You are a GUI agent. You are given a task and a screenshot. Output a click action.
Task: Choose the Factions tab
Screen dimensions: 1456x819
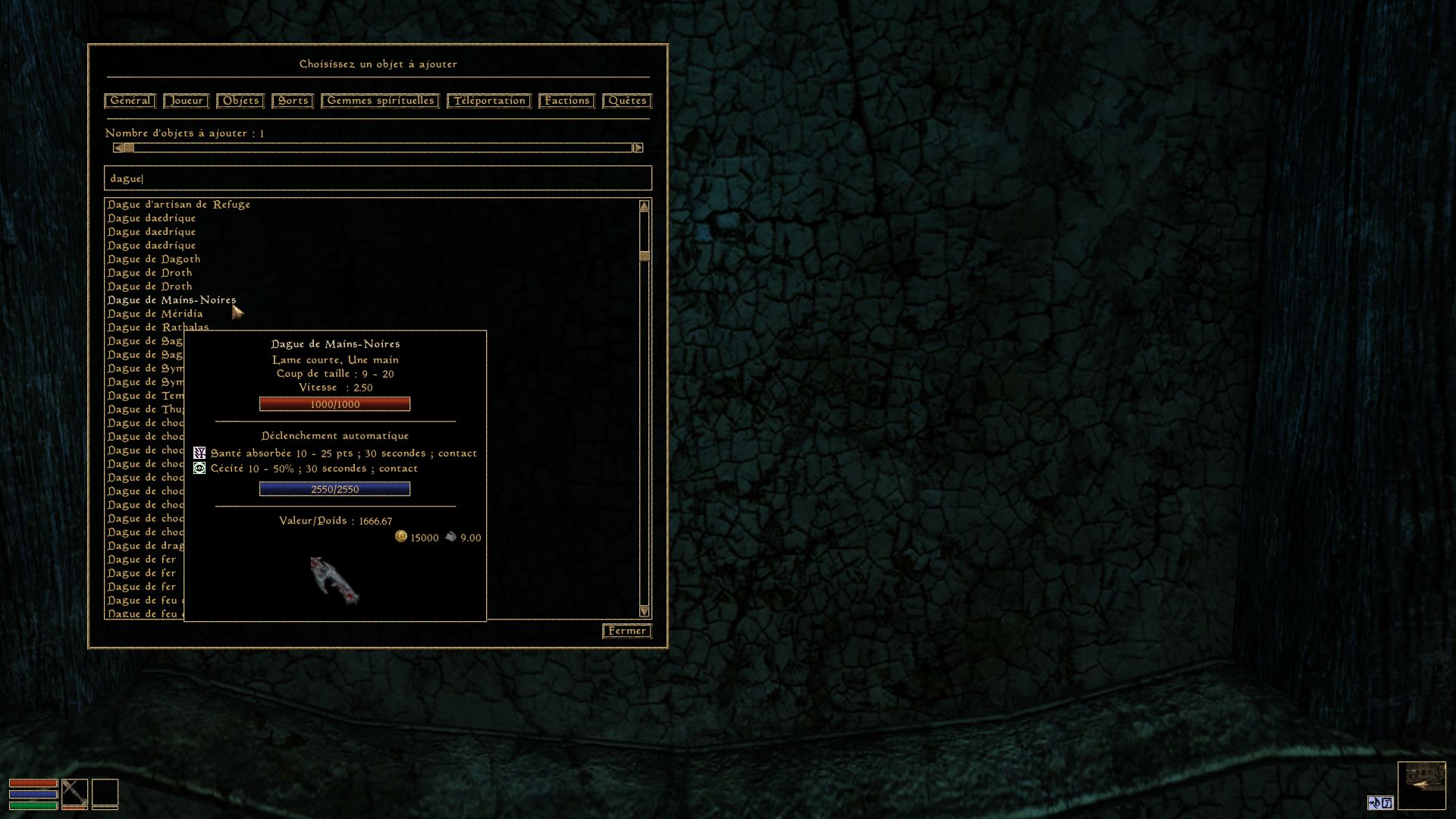tap(566, 101)
